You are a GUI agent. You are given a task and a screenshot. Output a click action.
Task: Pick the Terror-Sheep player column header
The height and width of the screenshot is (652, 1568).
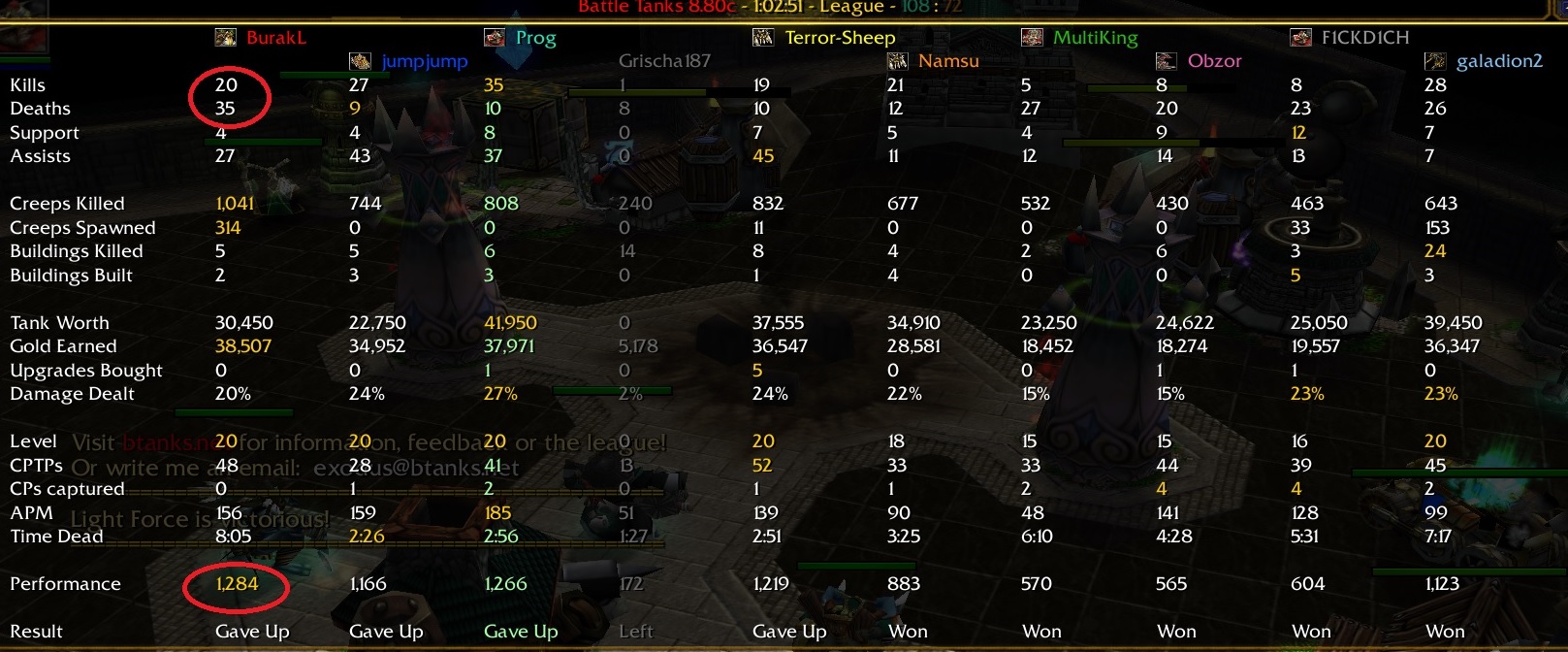click(x=840, y=38)
